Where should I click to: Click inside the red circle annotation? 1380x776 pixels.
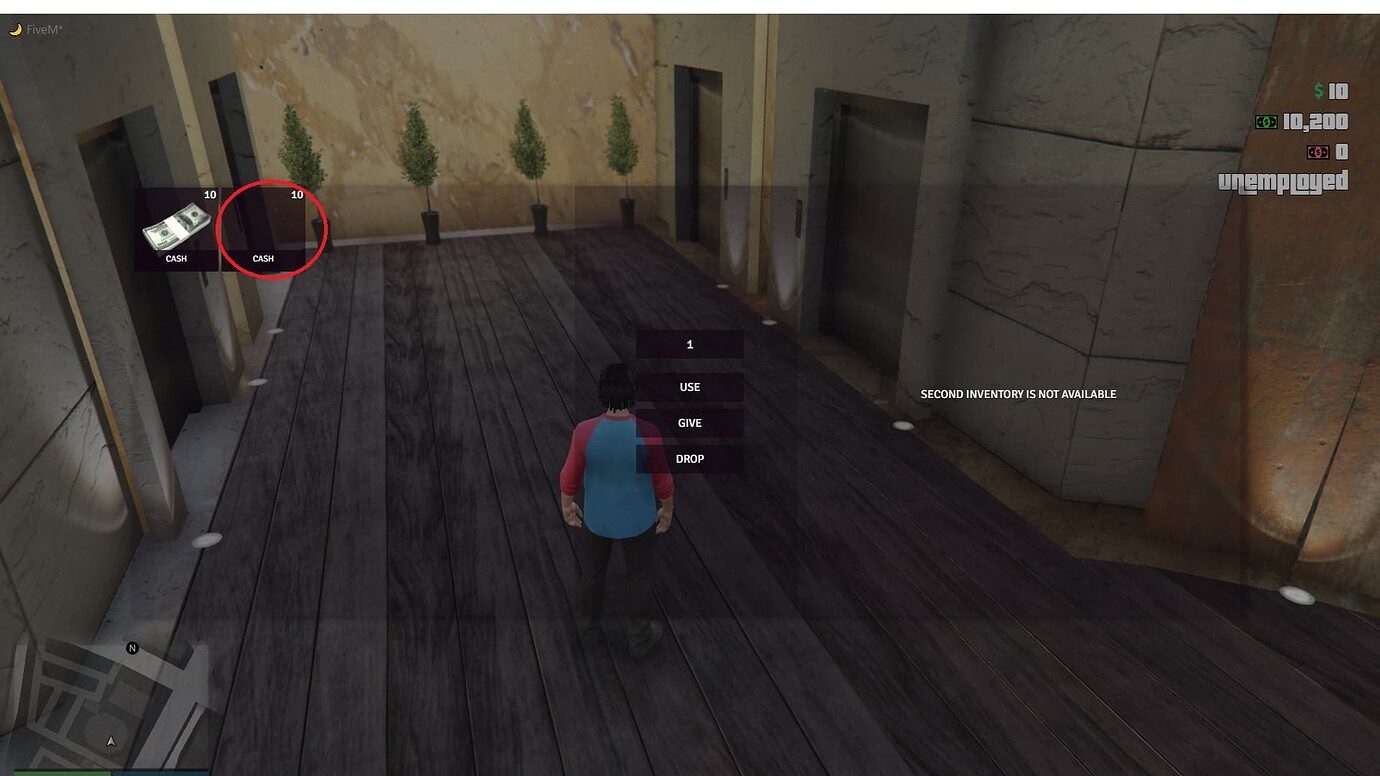tap(271, 230)
